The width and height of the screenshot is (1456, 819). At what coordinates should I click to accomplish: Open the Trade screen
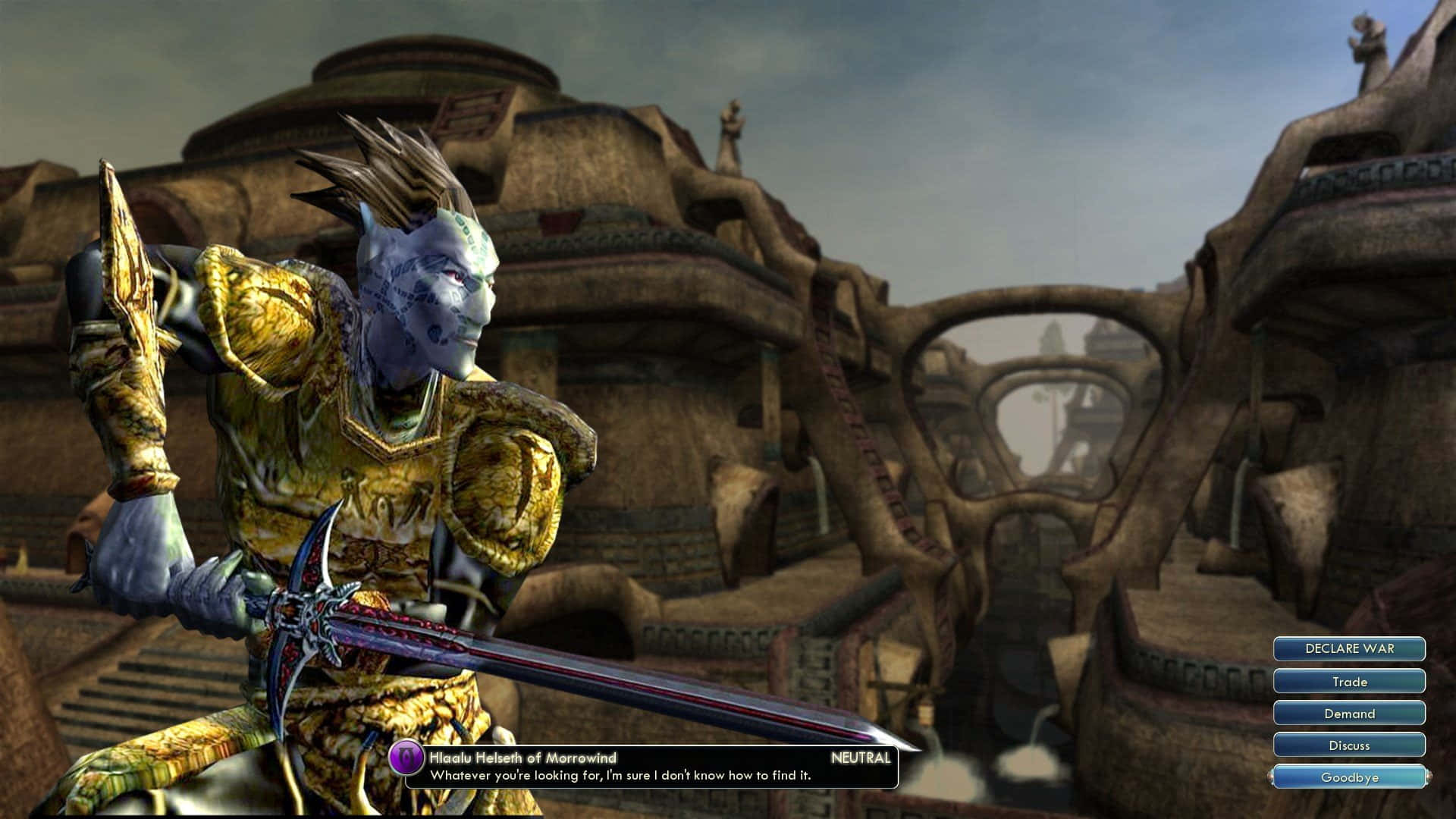pyautogui.click(x=1349, y=682)
